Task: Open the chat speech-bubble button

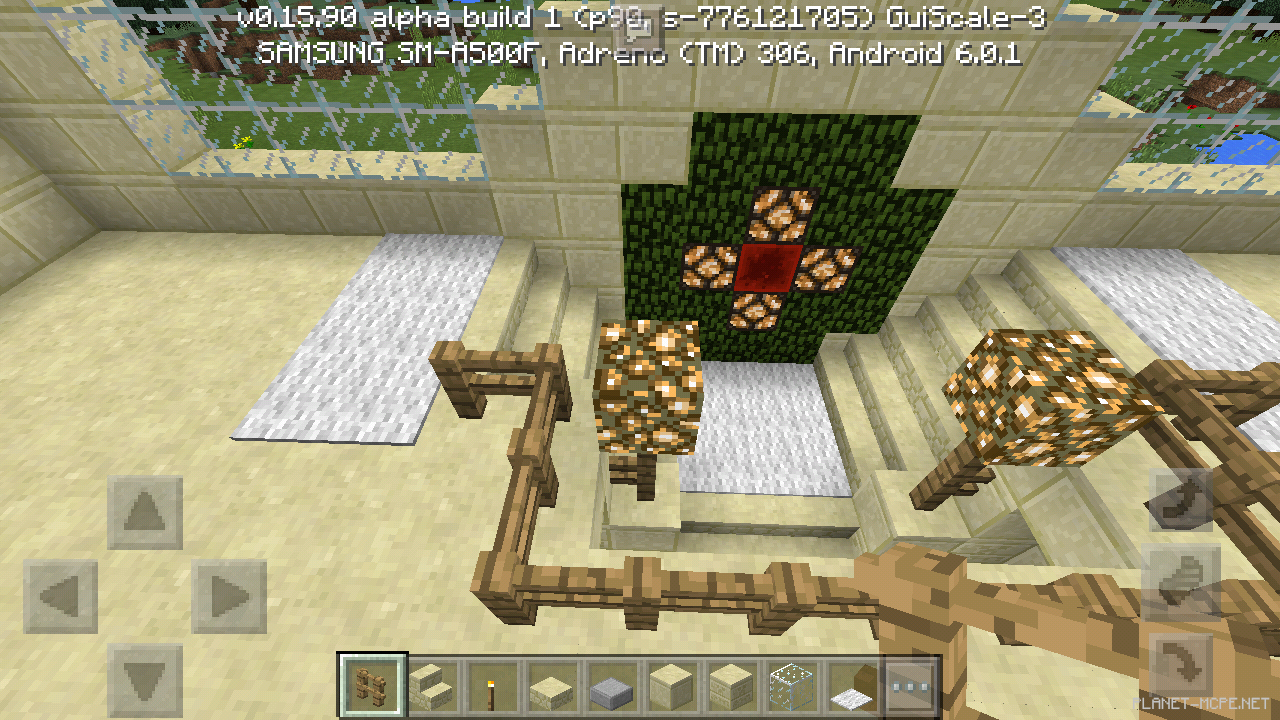Action: 640,24
